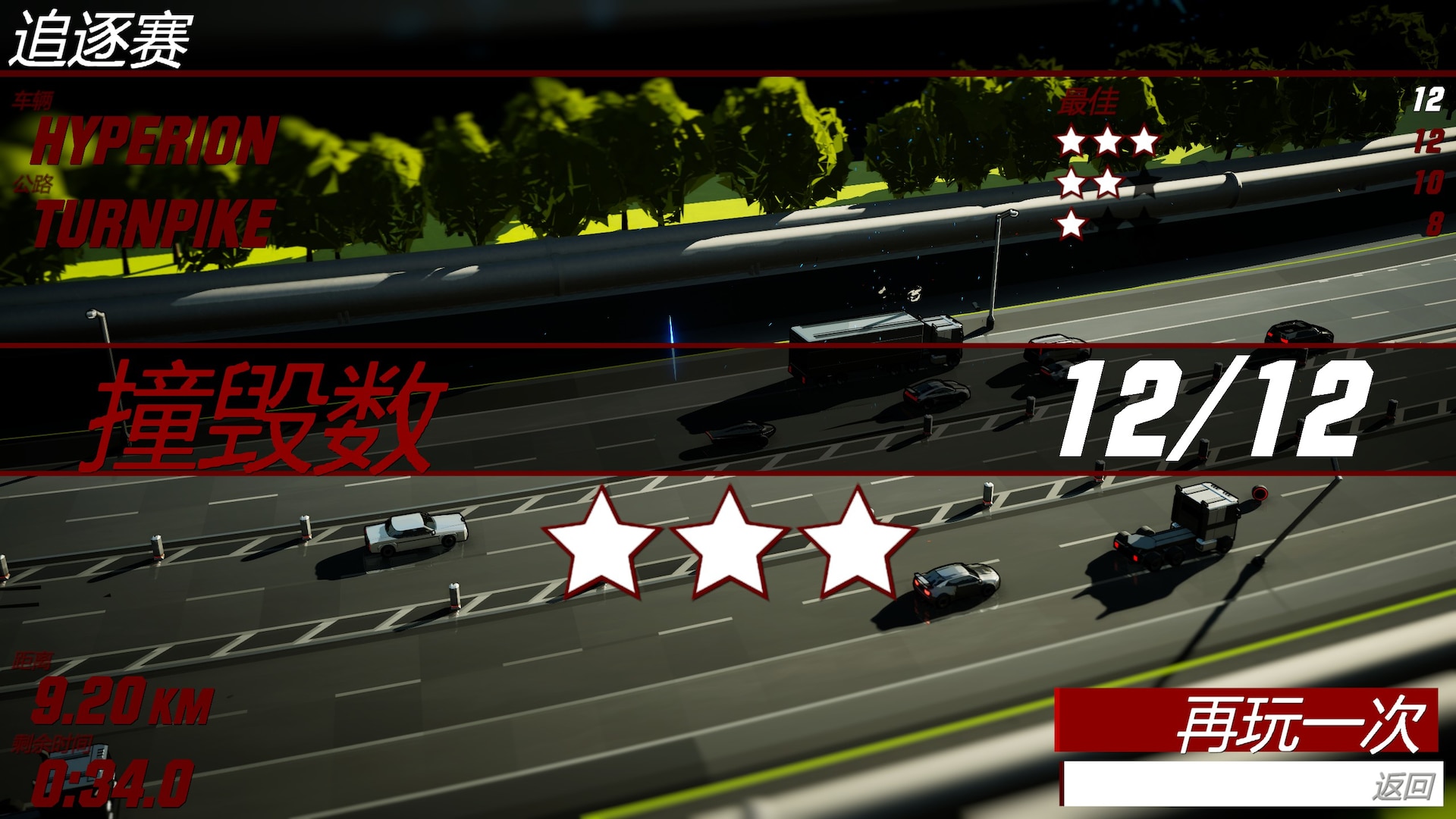Select the 返回 back button
Viewport: 1456px width, 819px height.
click(1251, 784)
